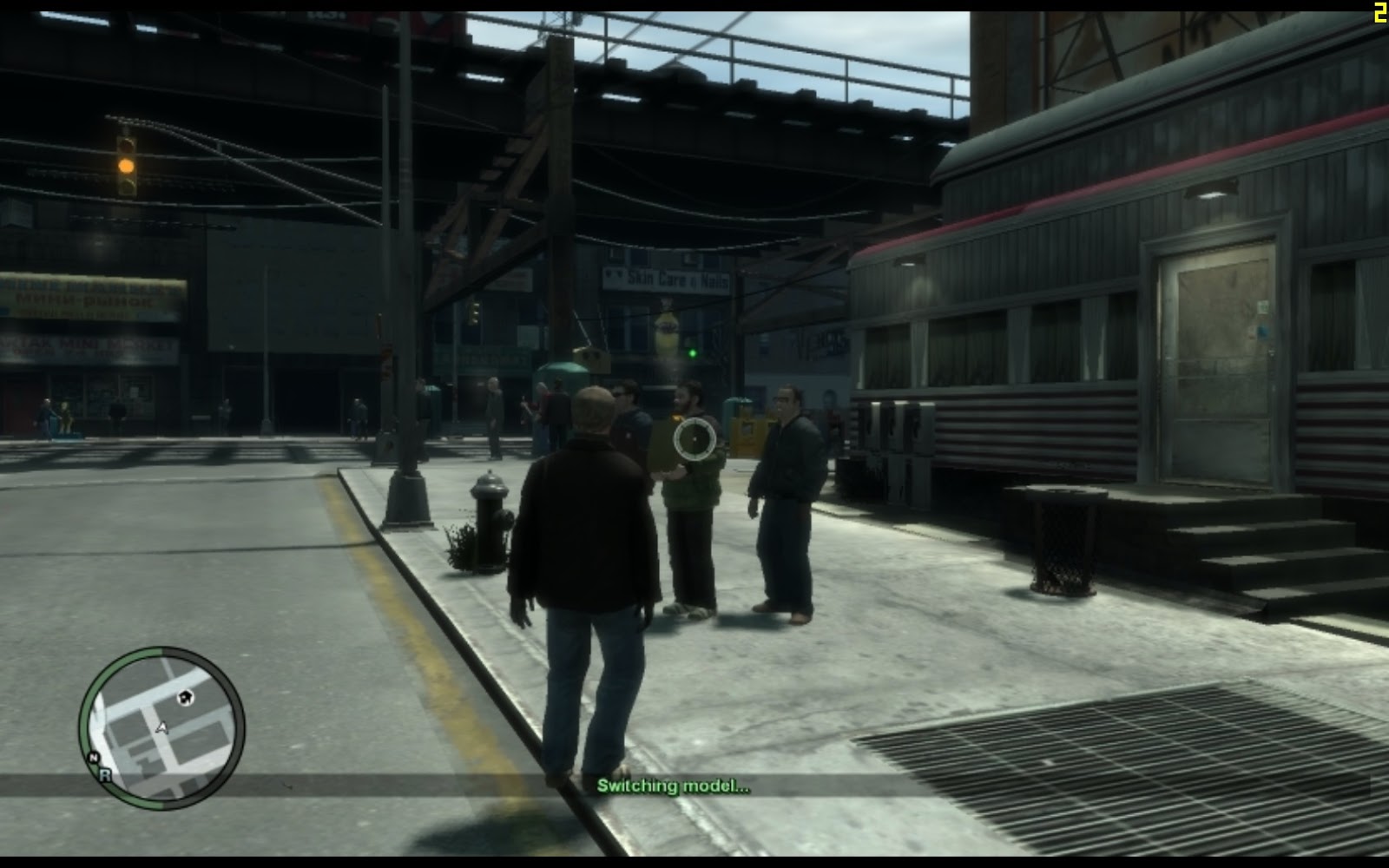This screenshot has width=1389, height=868.
Task: Click the blue R station indicator near the radar
Action: click(105, 775)
